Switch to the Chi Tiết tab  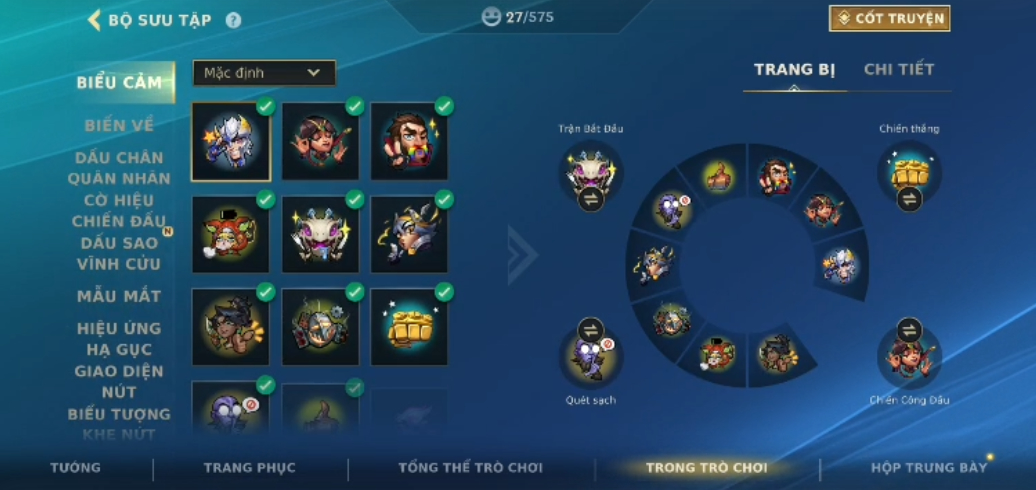pyautogui.click(x=898, y=70)
